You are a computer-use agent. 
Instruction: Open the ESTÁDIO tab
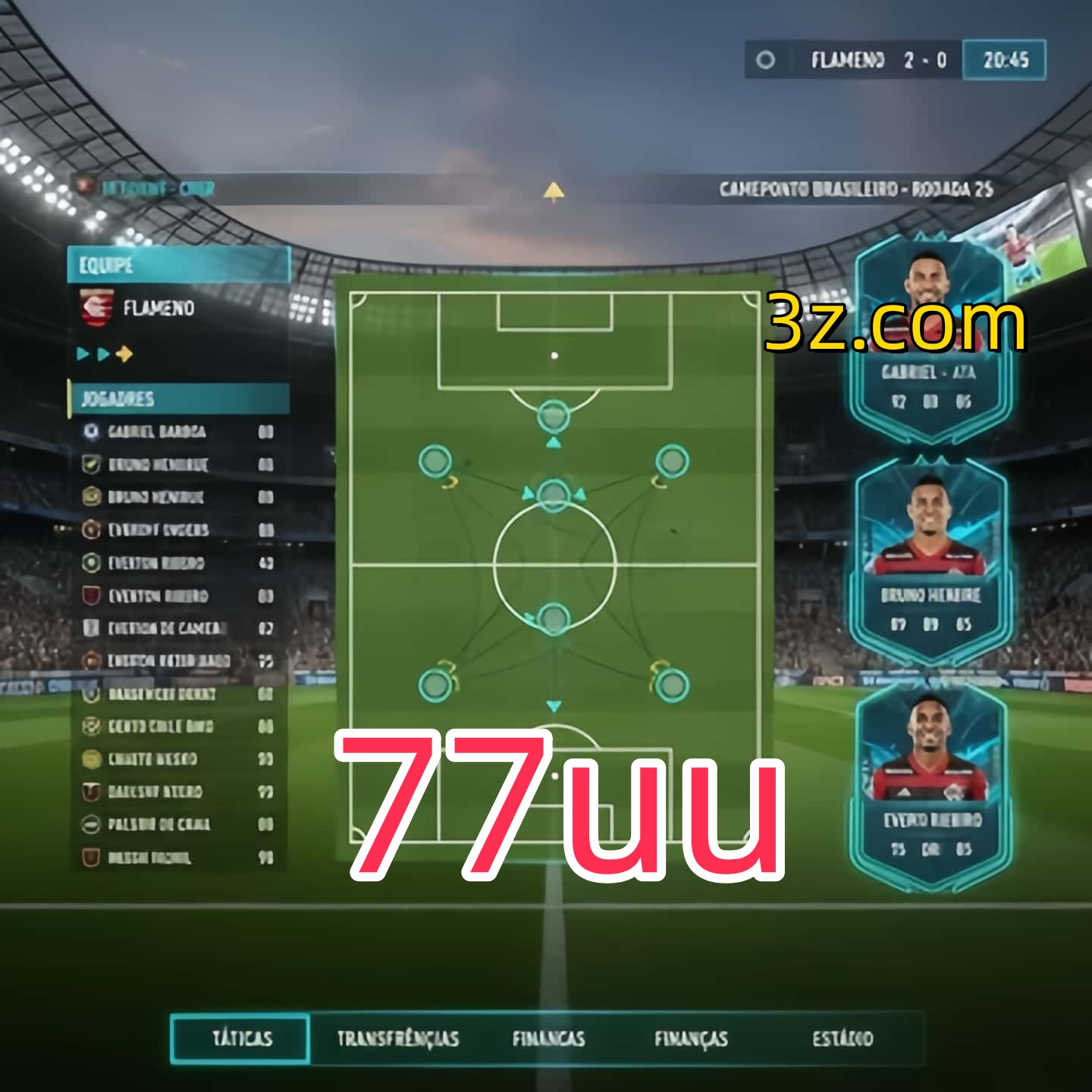coord(843,1039)
